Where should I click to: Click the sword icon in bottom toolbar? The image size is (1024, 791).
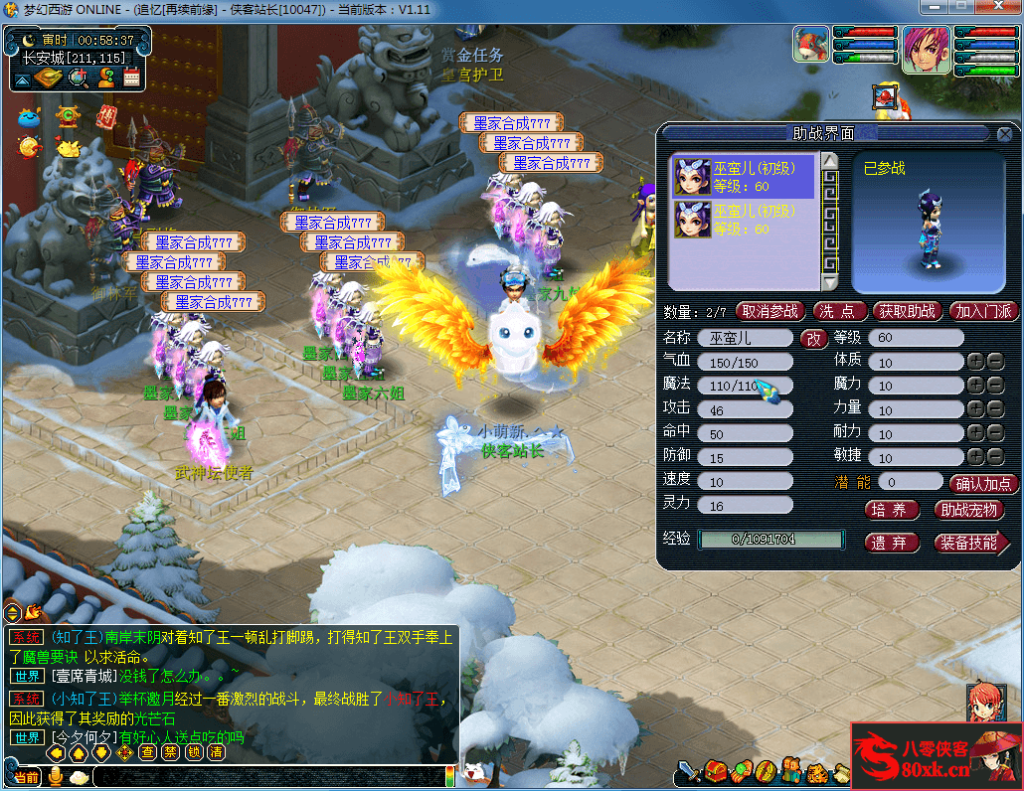tap(689, 772)
